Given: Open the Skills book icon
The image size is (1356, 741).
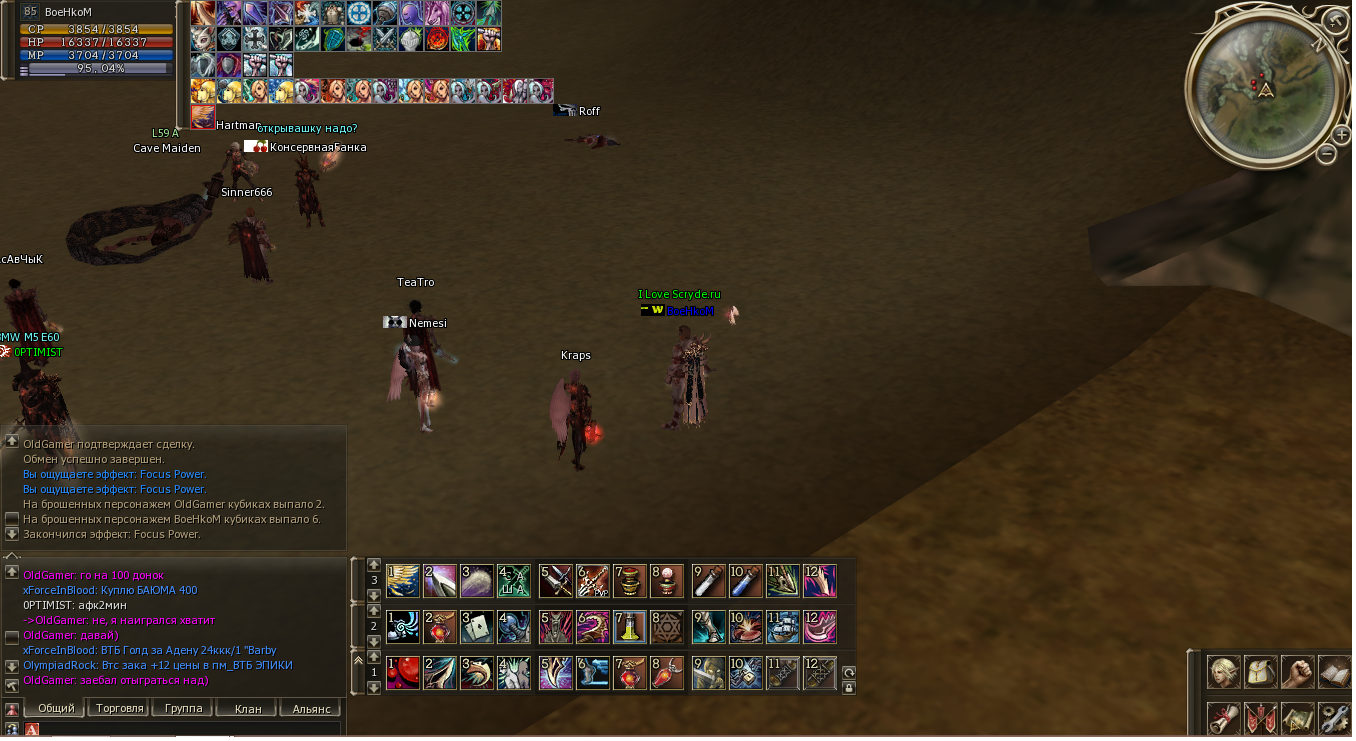Looking at the screenshot, I should [x=1336, y=672].
